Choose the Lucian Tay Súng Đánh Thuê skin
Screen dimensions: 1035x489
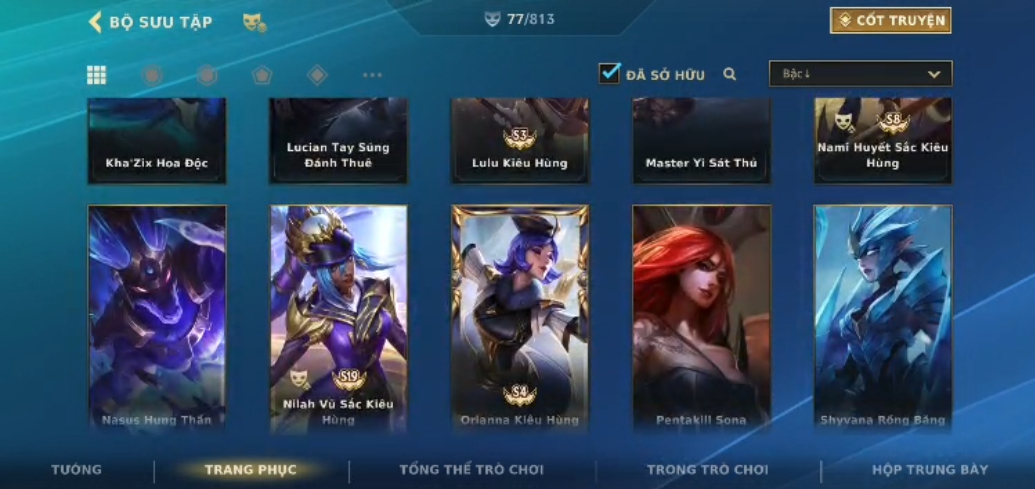(x=338, y=140)
